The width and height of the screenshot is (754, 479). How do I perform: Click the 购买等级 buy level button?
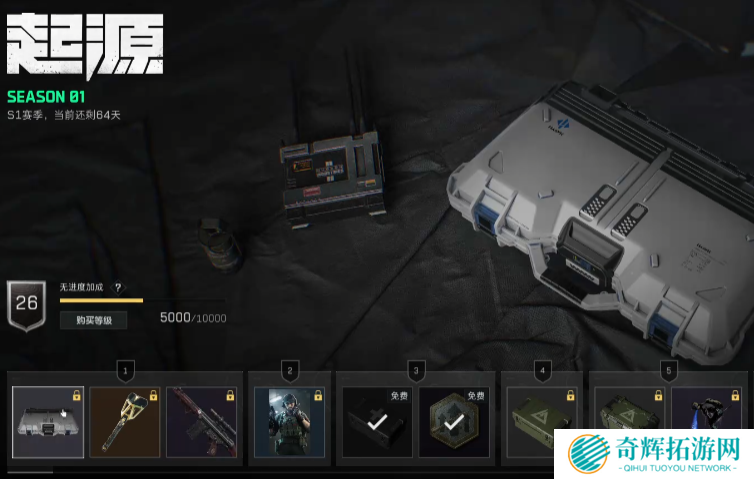pyautogui.click(x=93, y=320)
